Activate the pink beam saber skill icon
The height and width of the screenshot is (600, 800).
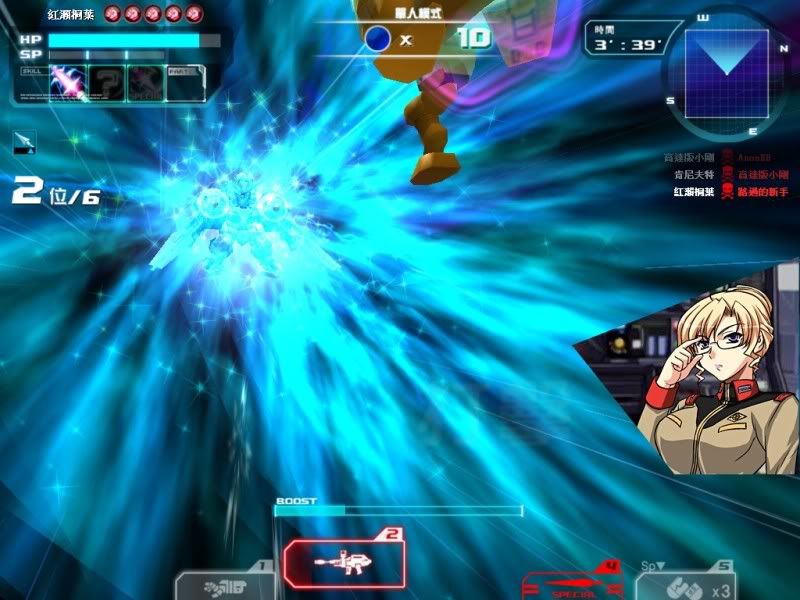(65, 83)
